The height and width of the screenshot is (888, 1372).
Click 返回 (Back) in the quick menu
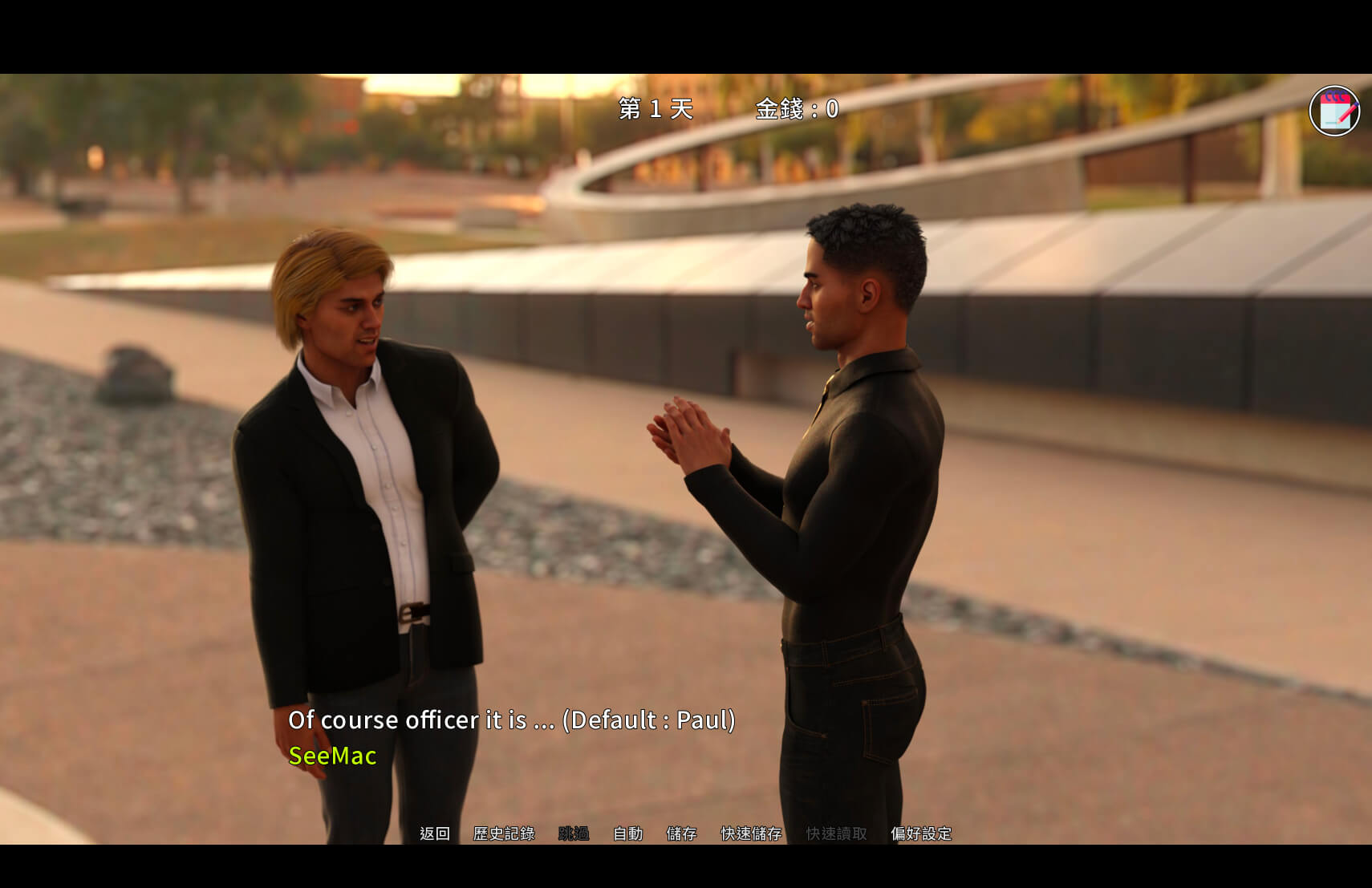point(434,833)
